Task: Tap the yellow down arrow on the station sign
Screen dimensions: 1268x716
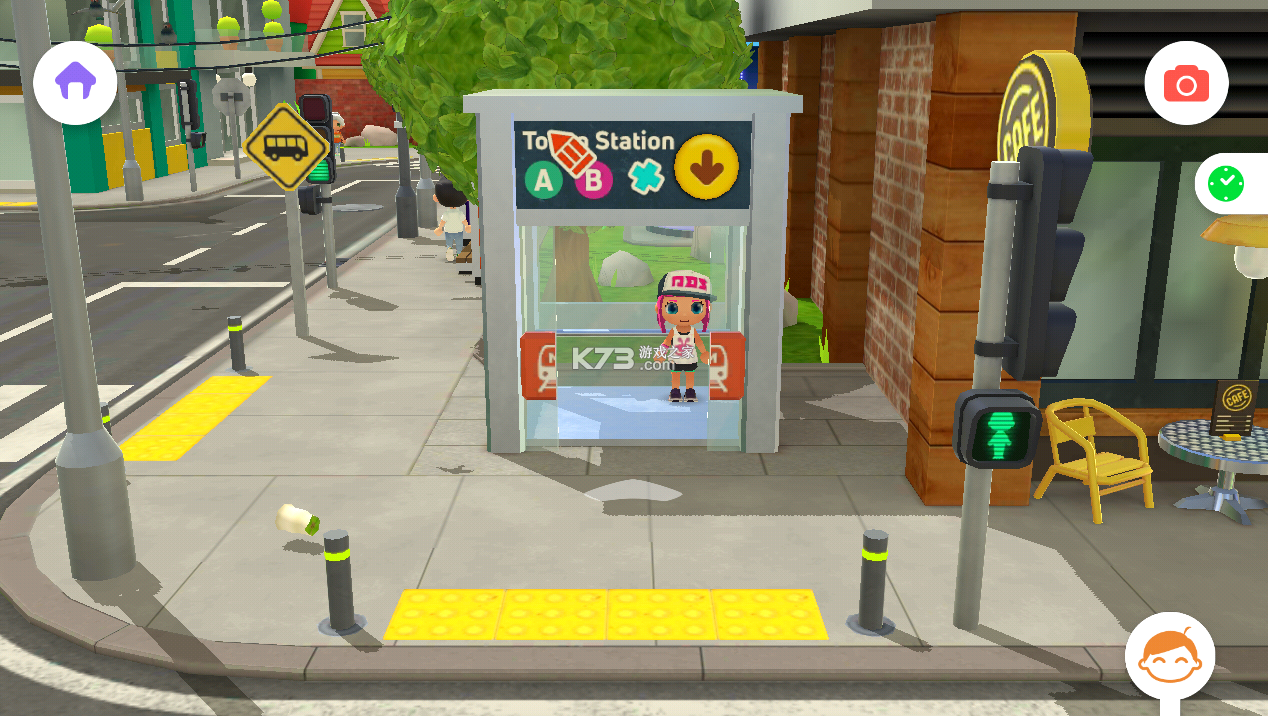Action: pos(707,166)
